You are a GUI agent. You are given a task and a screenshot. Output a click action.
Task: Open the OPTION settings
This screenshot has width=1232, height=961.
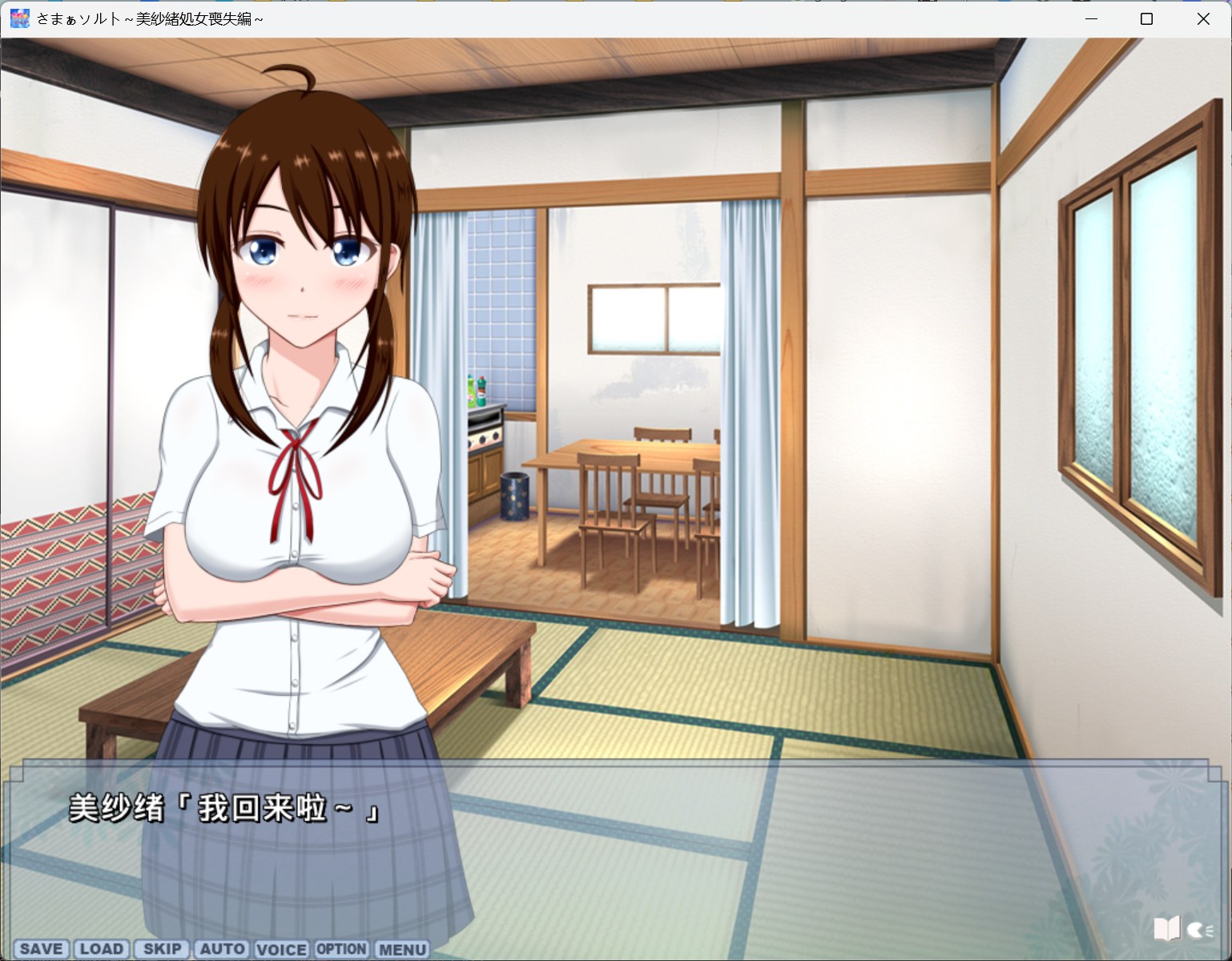coord(341,949)
